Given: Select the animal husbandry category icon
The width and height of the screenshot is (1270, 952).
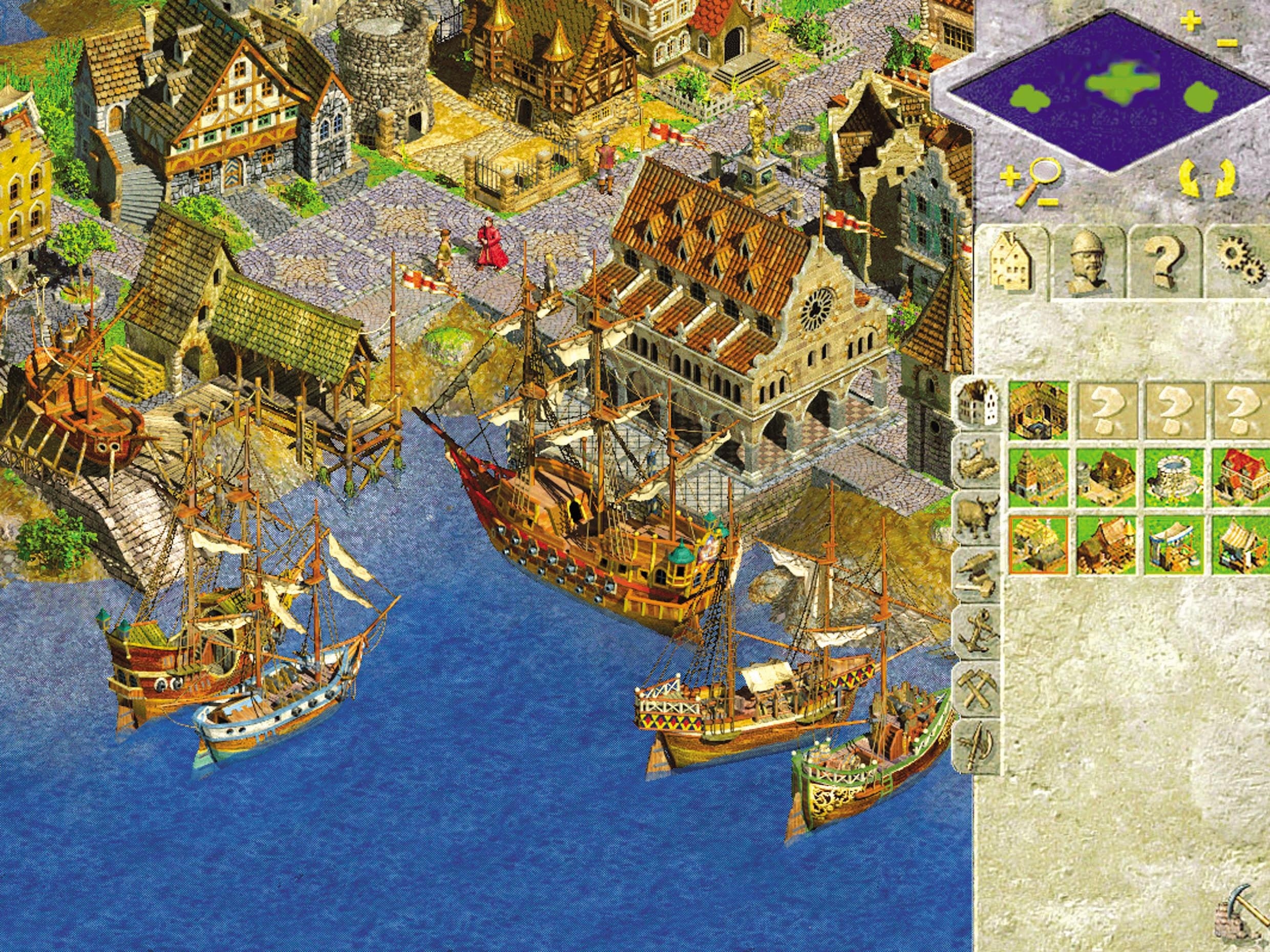Looking at the screenshot, I should (x=978, y=511).
